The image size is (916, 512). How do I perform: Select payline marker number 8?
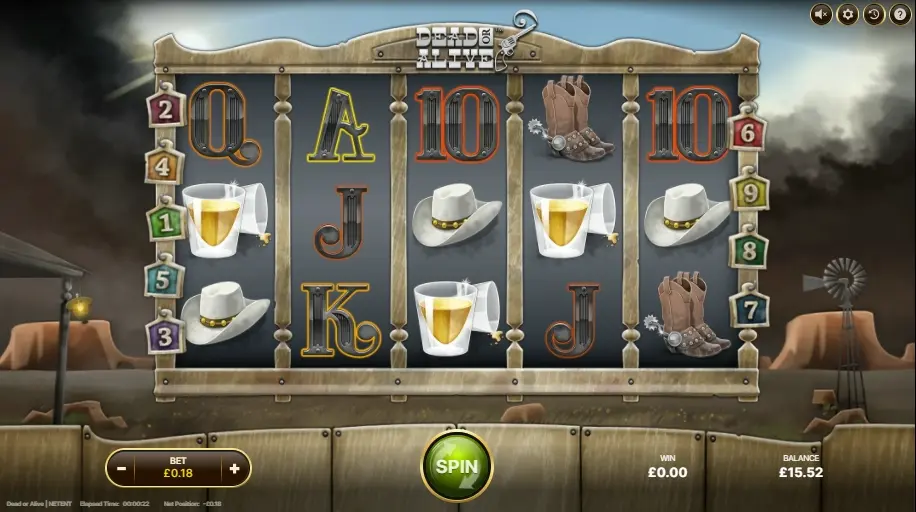click(x=748, y=249)
